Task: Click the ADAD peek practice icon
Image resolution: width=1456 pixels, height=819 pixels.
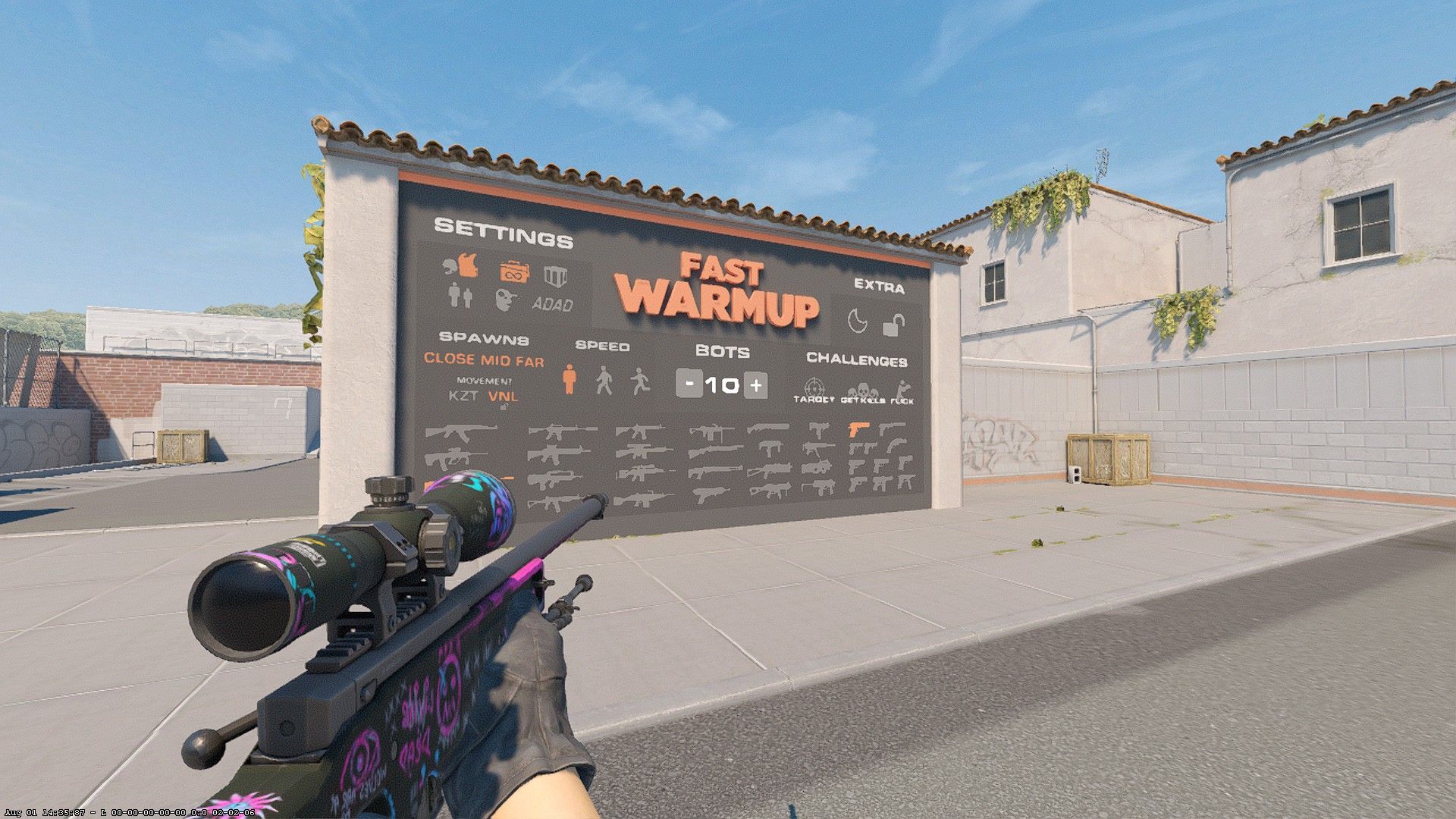Action: coord(553,303)
